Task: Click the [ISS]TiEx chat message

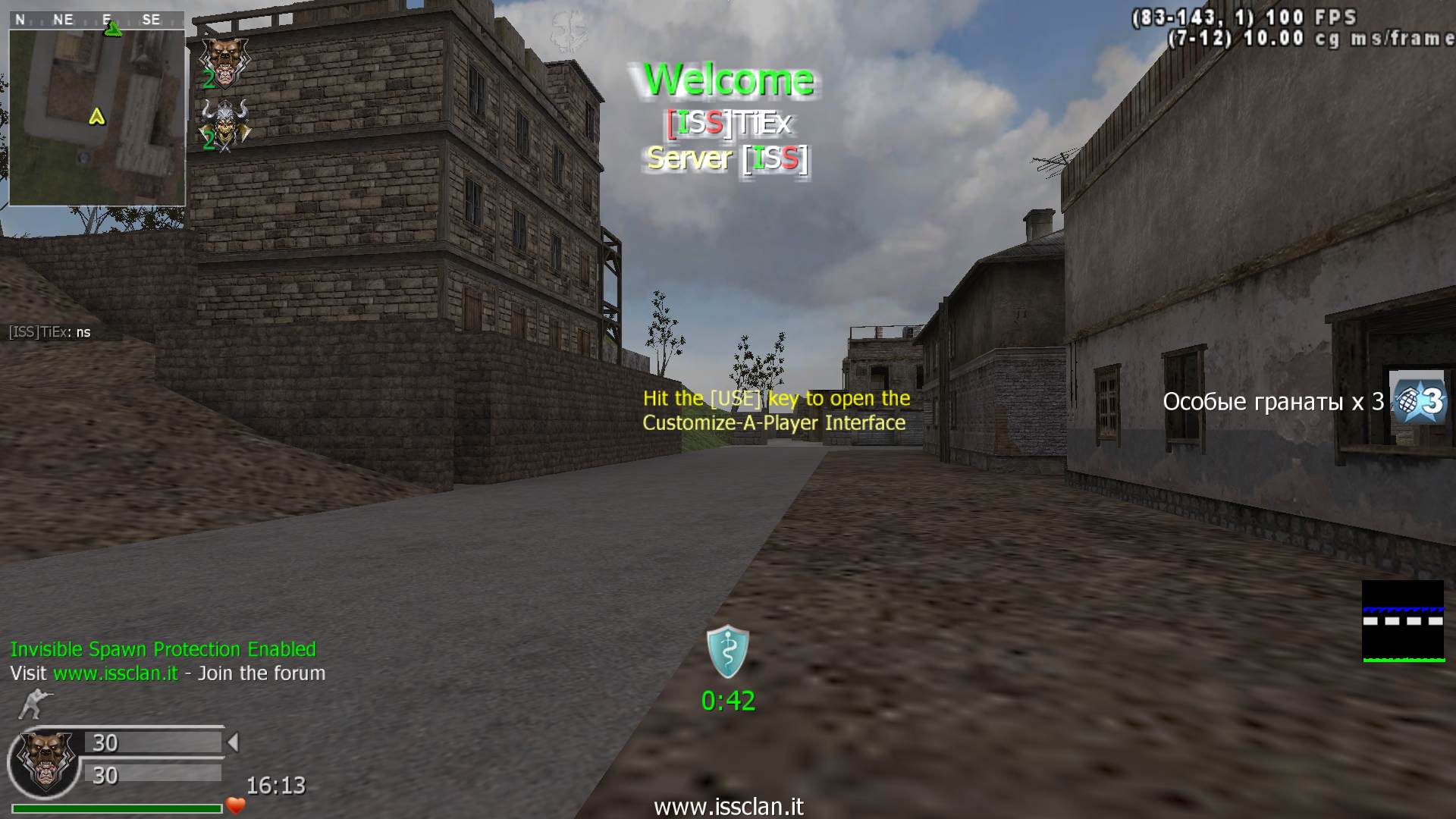Action: click(50, 332)
